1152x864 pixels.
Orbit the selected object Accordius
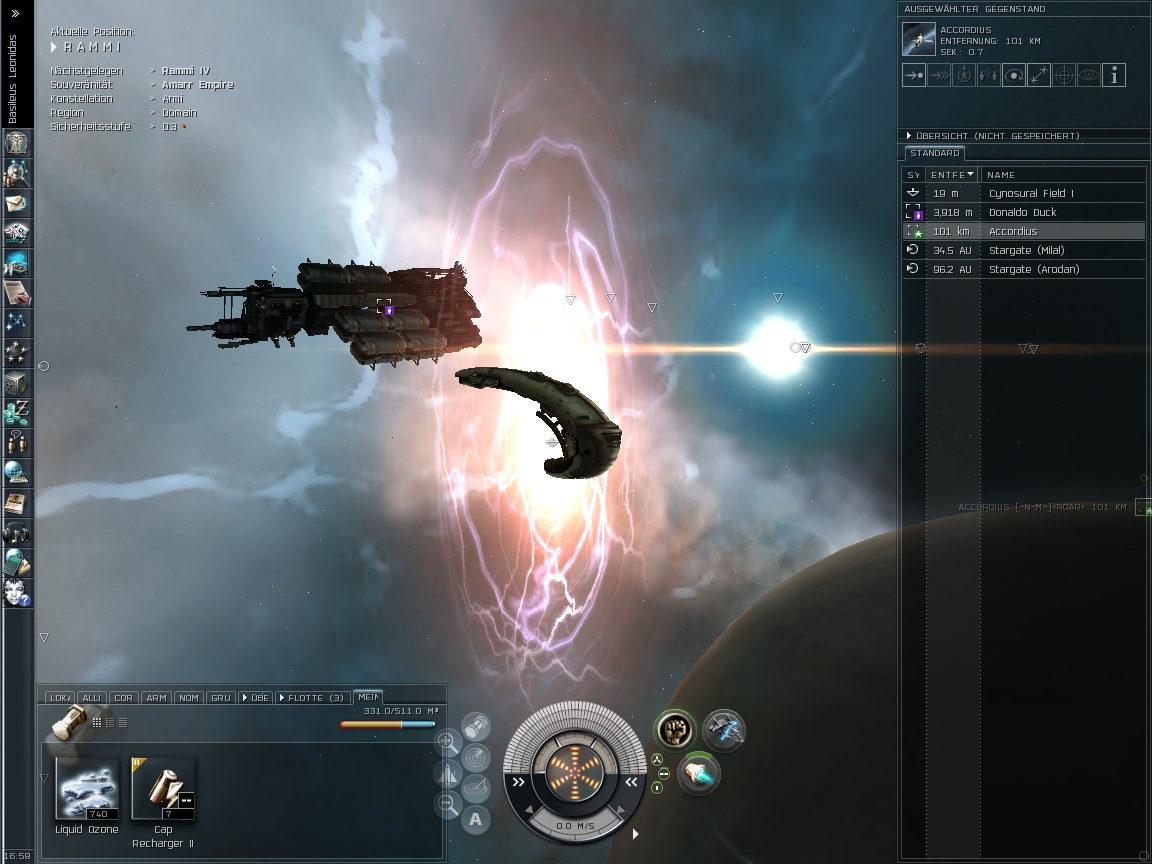(1013, 75)
